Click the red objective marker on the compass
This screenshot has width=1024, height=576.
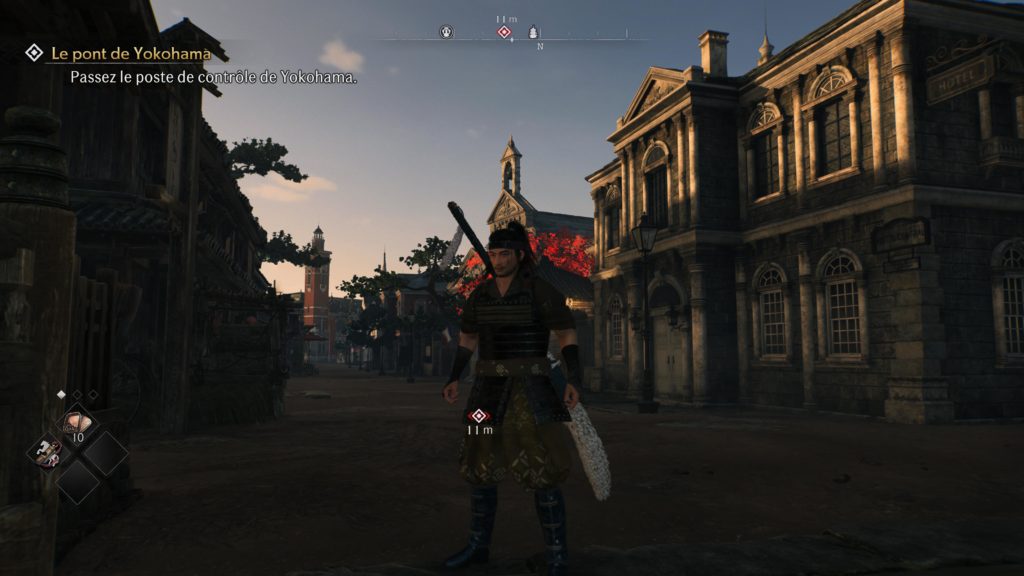tap(504, 32)
